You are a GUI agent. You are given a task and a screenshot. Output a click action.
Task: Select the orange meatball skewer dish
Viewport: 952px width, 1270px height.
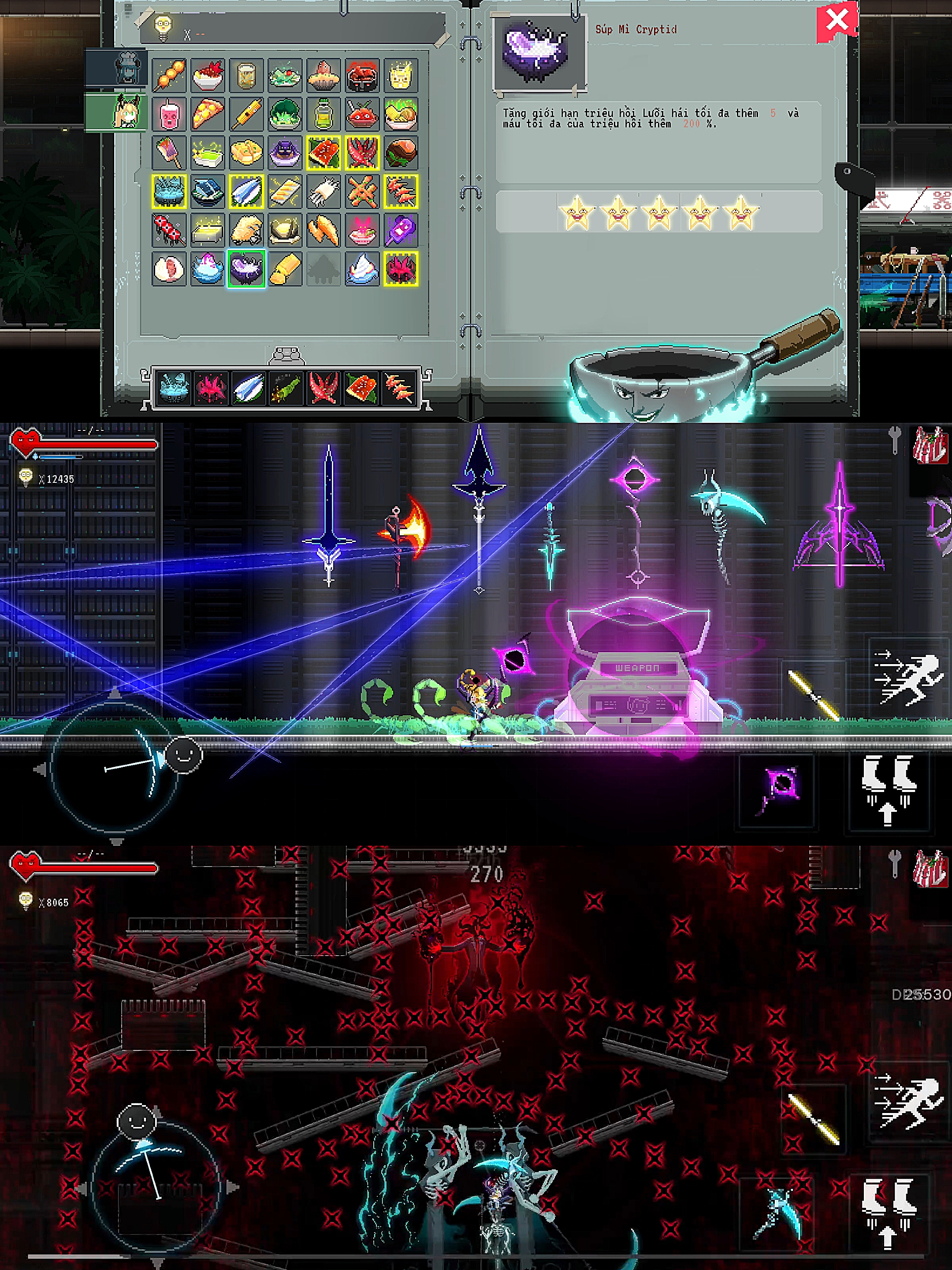point(169,75)
